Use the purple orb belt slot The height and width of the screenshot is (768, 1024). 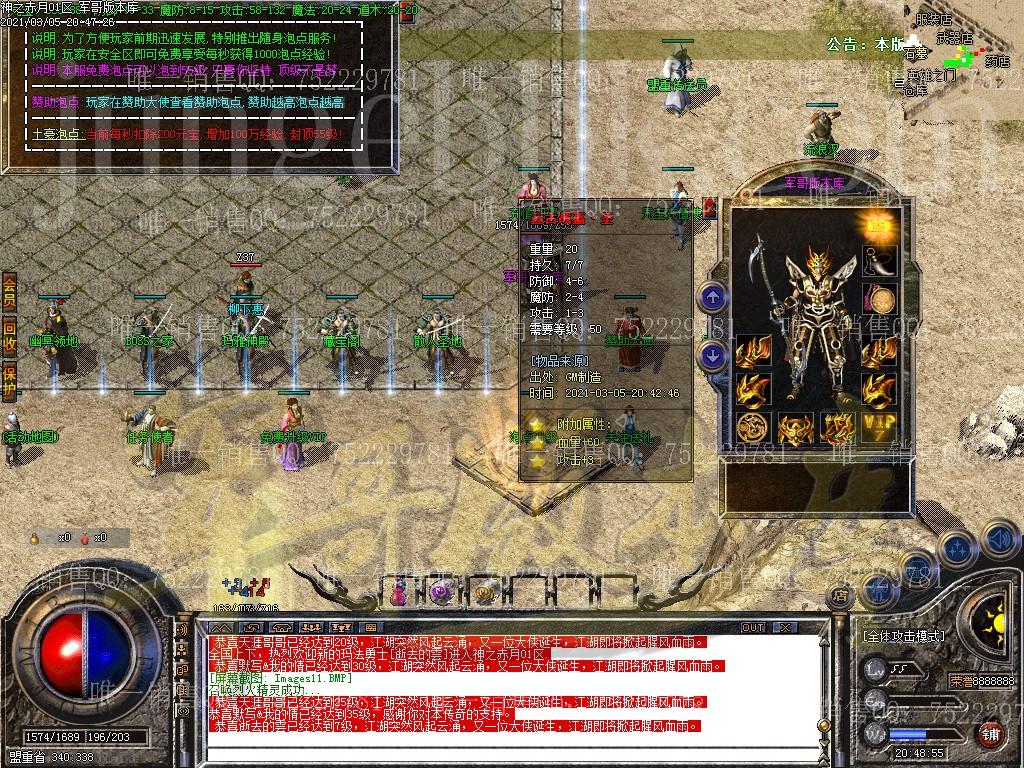pyautogui.click(x=441, y=592)
